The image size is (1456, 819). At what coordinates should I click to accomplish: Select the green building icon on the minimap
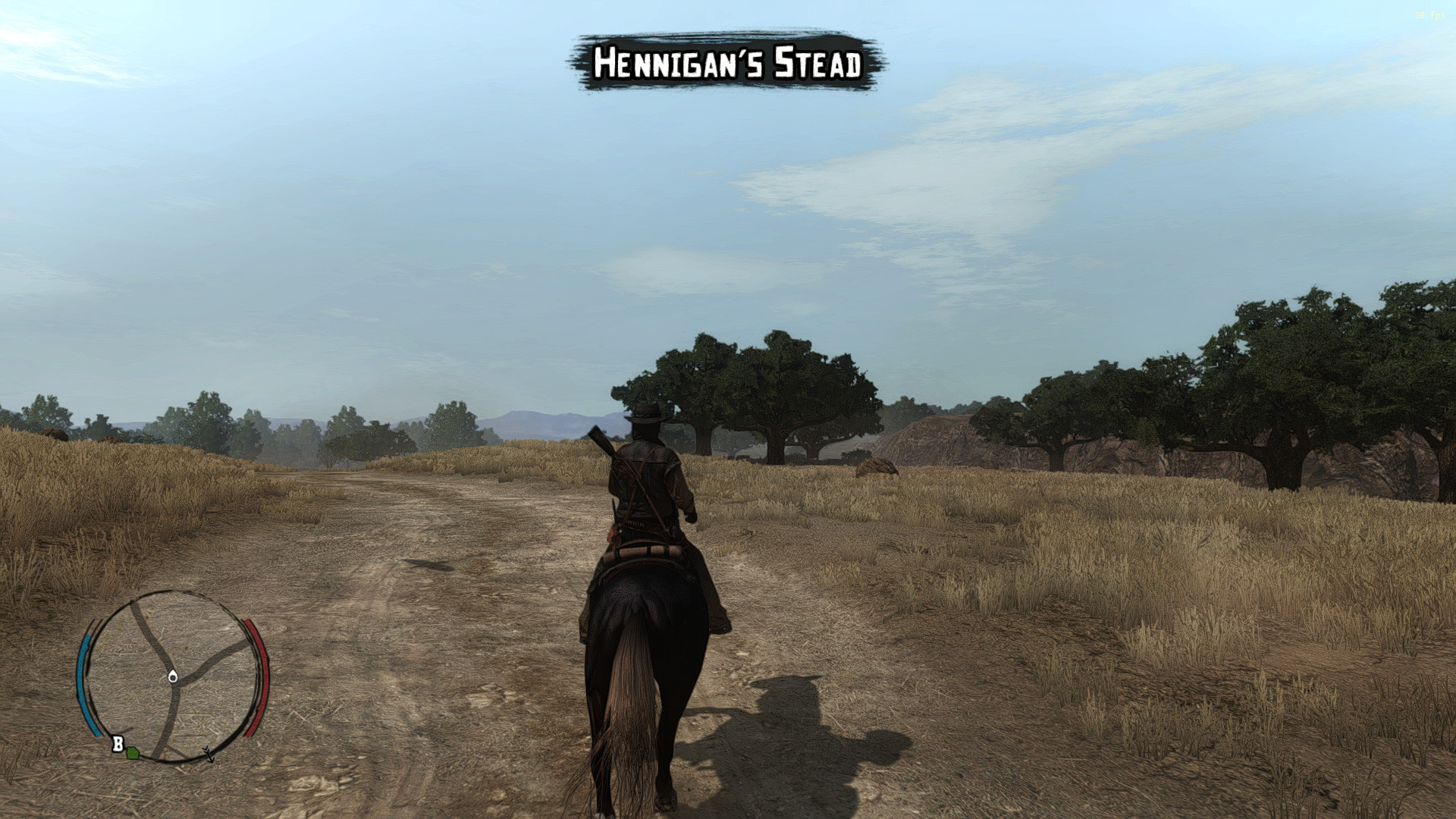132,754
